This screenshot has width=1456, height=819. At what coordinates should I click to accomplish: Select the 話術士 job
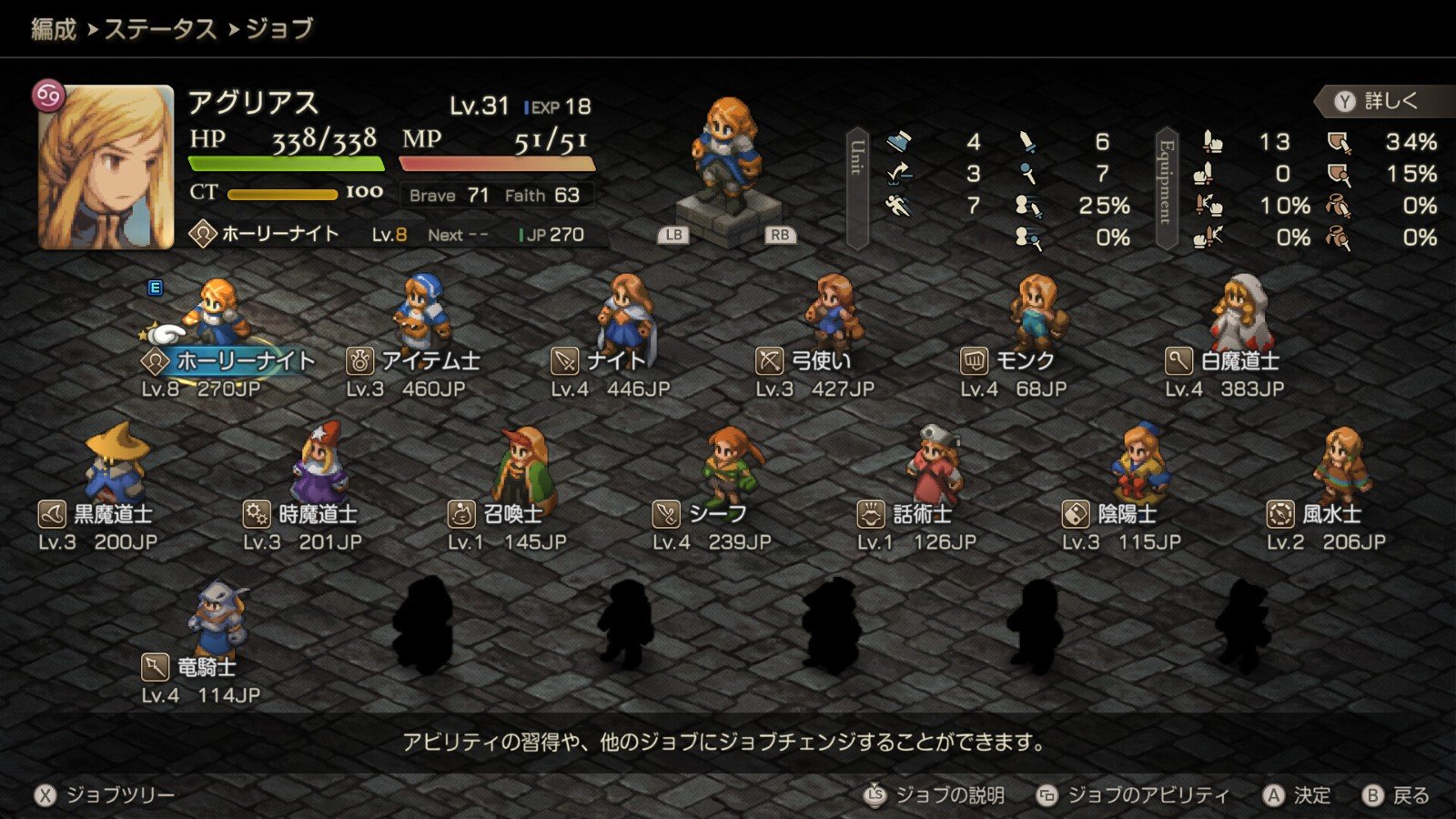pos(905,514)
